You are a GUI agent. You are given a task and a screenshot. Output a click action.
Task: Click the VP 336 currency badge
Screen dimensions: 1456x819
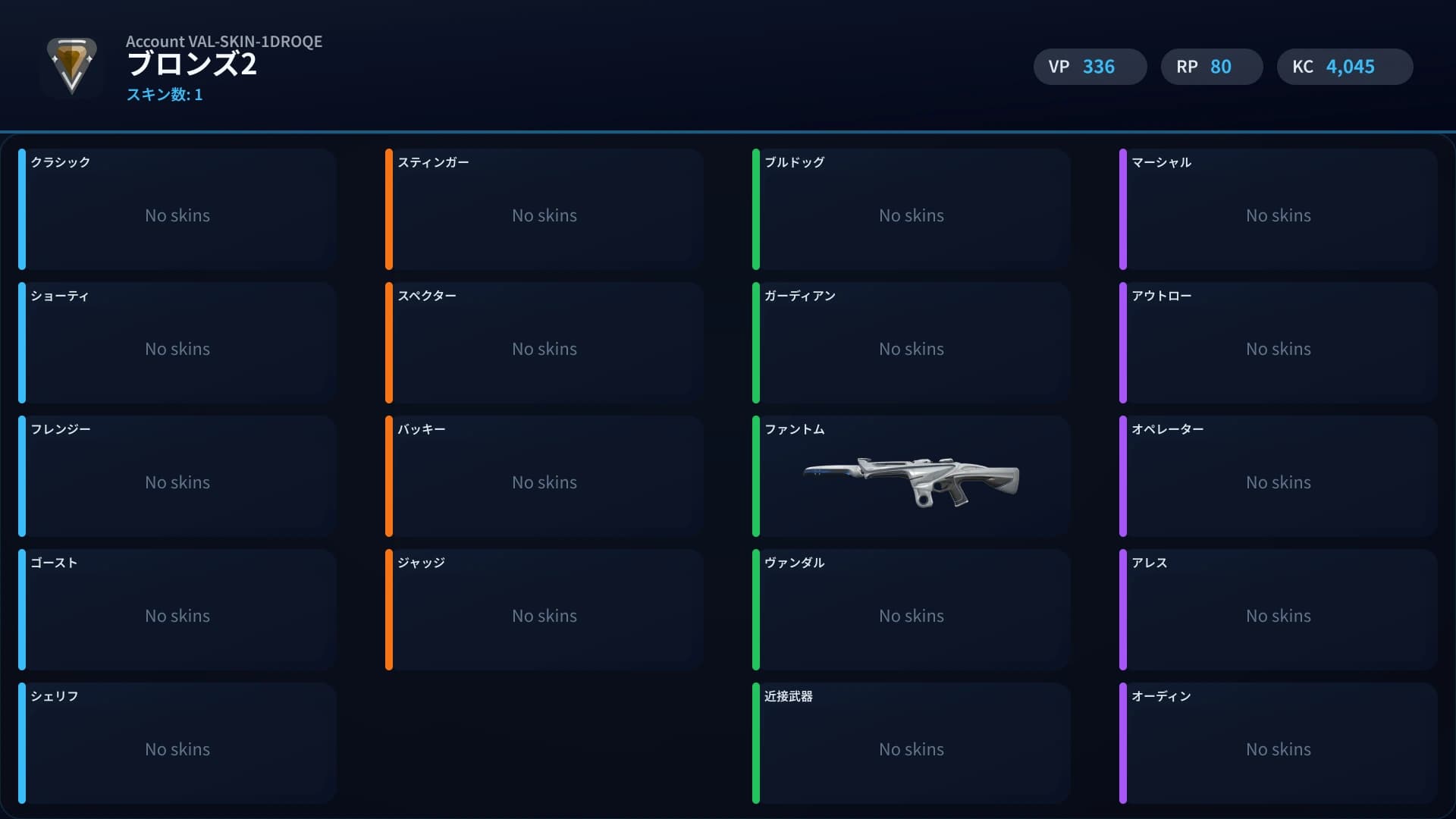click(x=1090, y=67)
